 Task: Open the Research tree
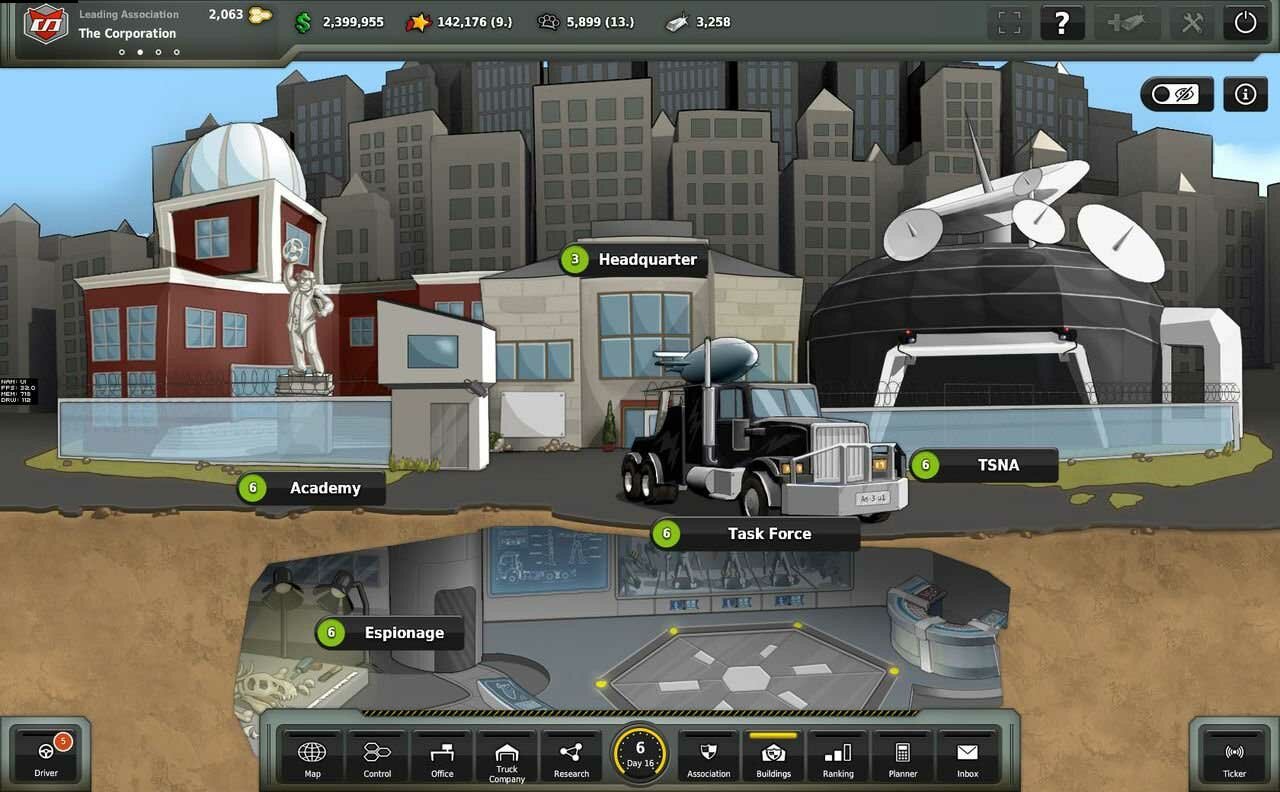click(x=571, y=757)
